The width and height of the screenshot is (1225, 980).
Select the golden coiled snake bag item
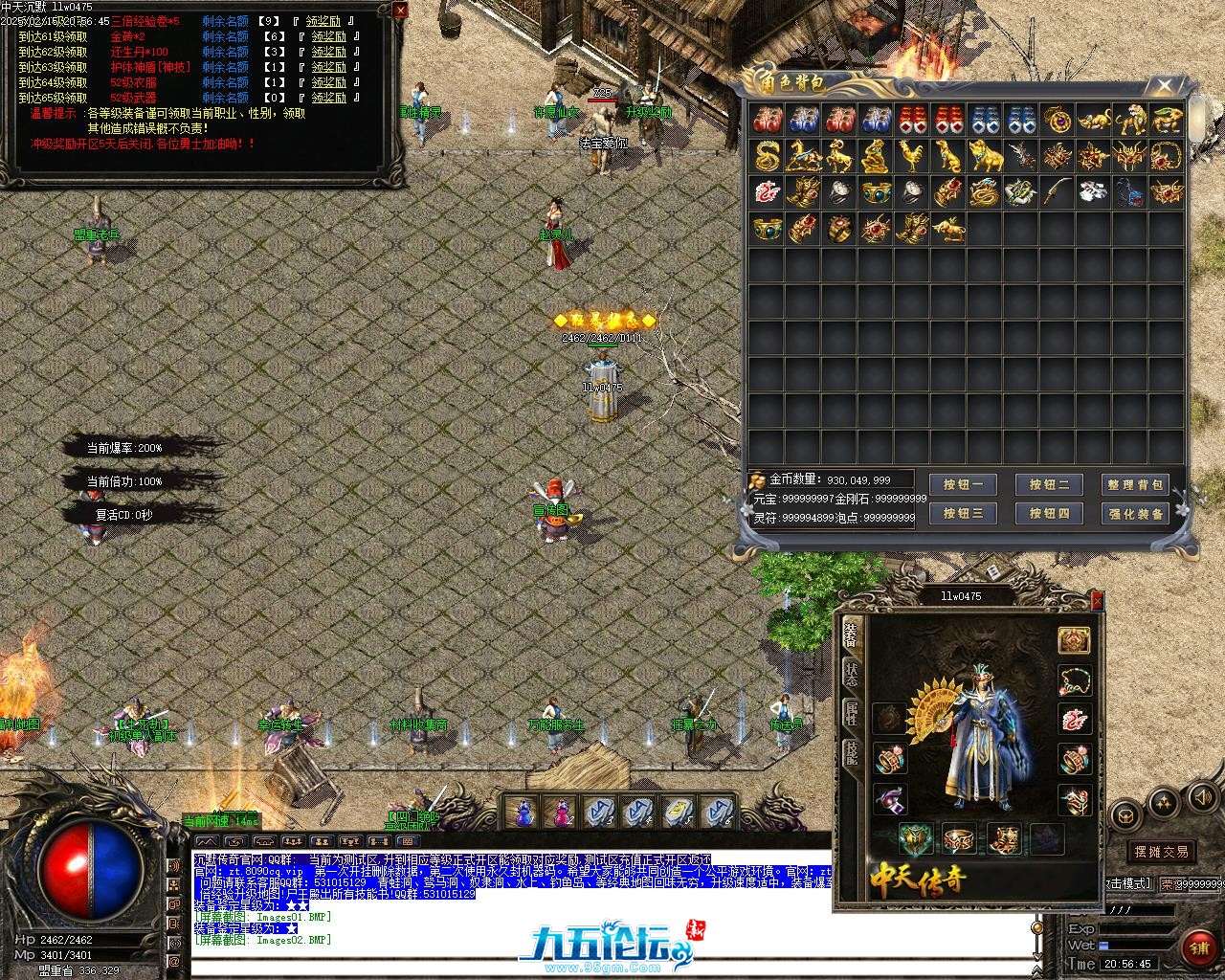[768, 155]
